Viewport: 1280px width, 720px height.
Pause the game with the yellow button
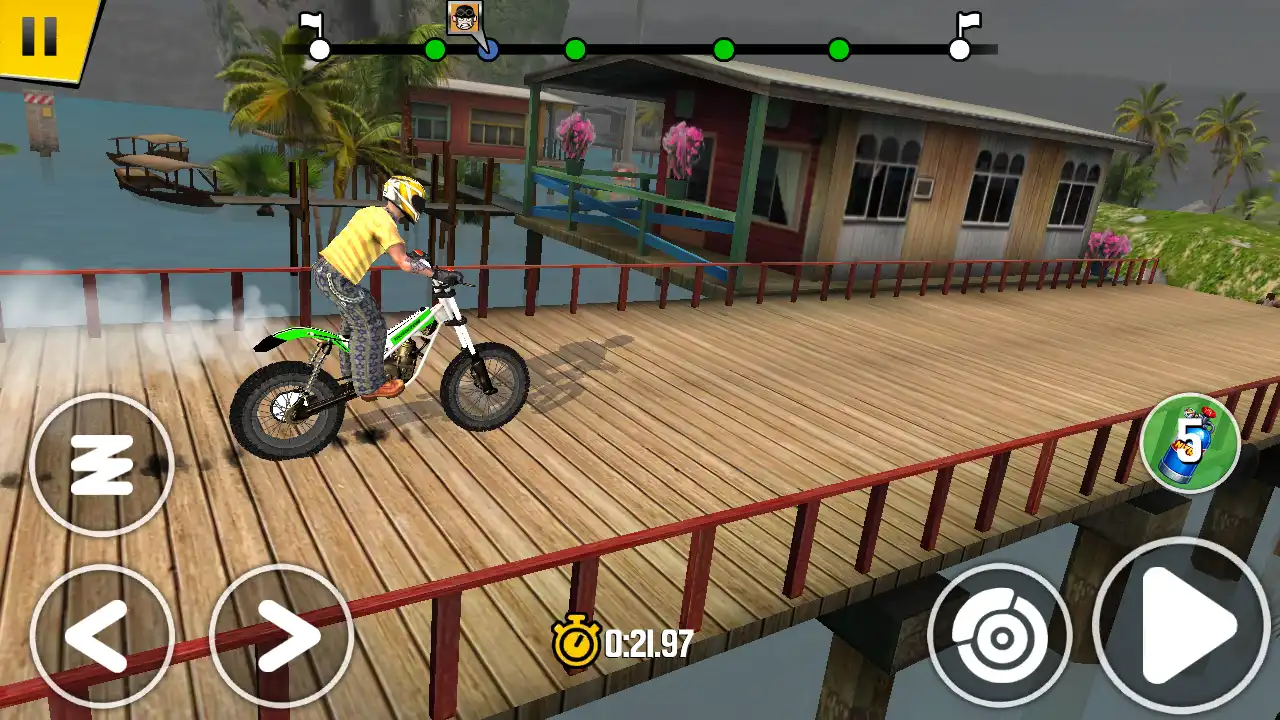[x=40, y=36]
